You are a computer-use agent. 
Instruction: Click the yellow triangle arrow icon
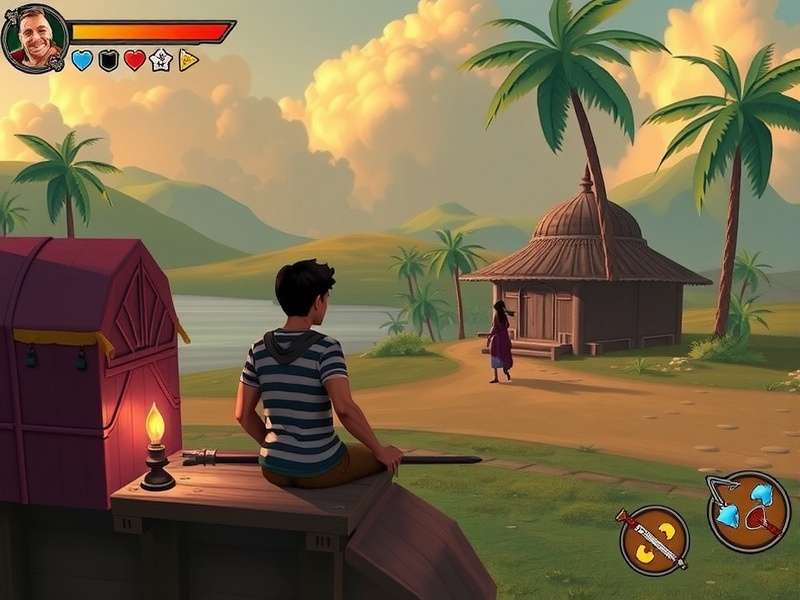tap(188, 60)
